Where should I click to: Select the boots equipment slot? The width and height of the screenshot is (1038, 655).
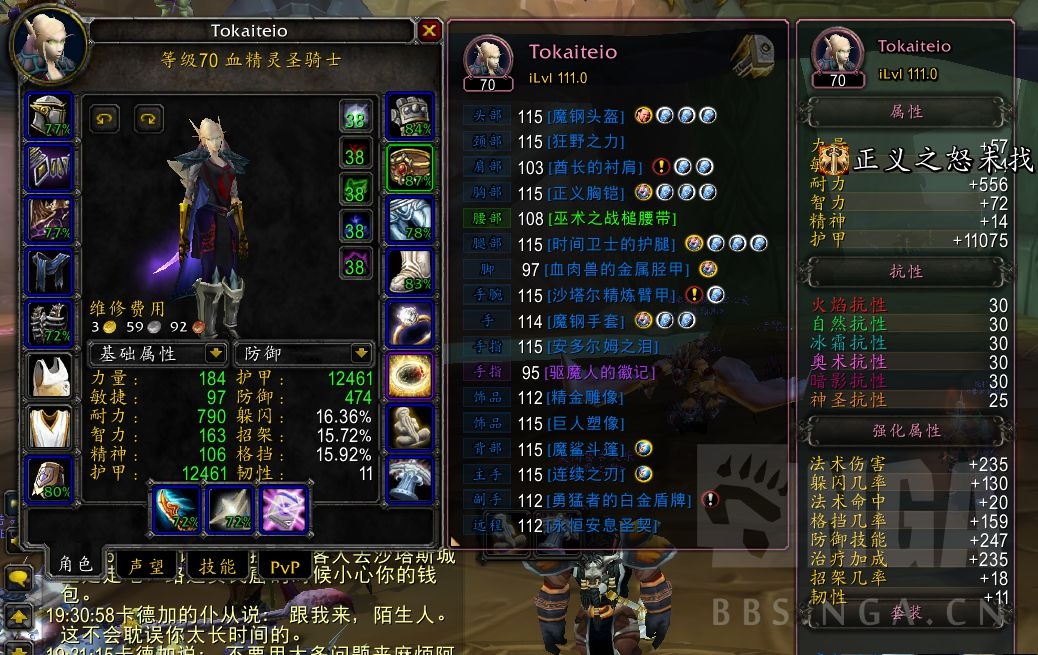[x=410, y=272]
